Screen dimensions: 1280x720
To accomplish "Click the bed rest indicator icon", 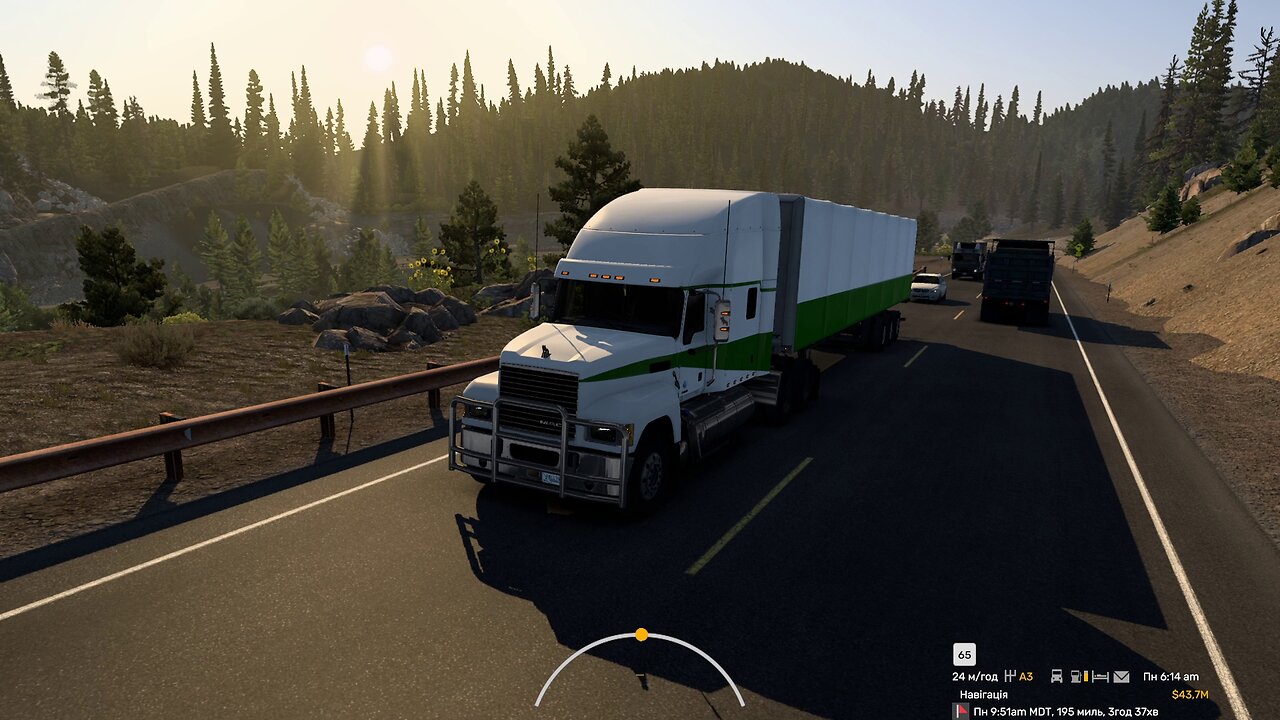I will click(x=1100, y=677).
